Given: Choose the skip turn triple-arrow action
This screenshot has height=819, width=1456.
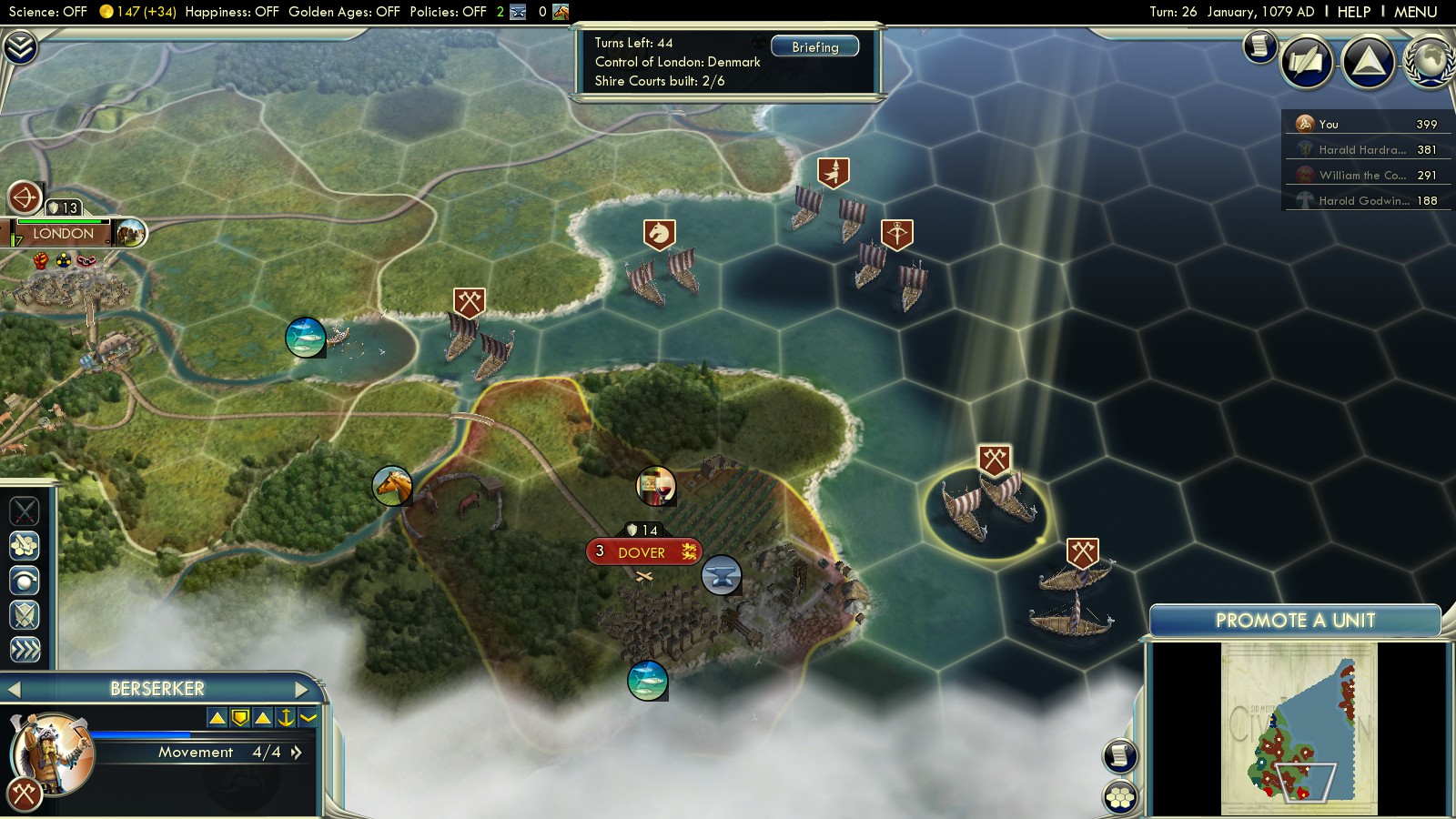Looking at the screenshot, I should 25,650.
